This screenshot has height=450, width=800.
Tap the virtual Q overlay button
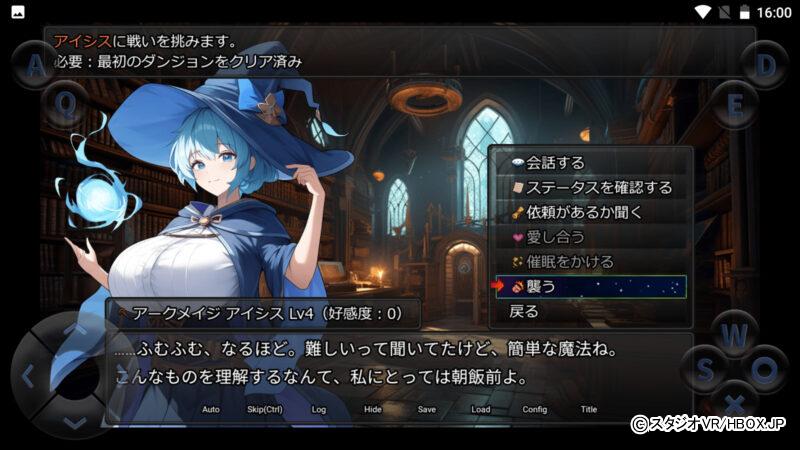(x=65, y=103)
